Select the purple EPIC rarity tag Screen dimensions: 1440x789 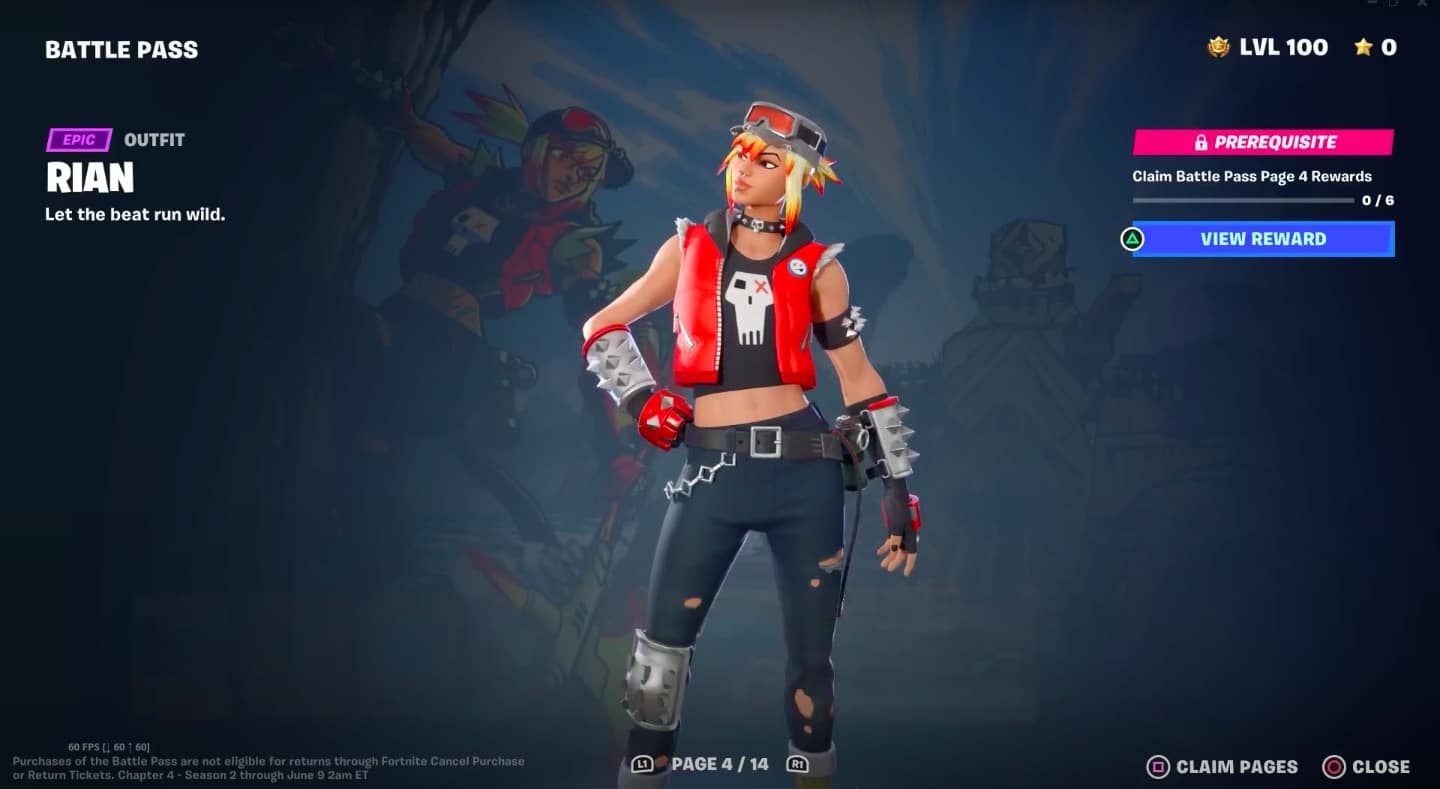(81, 139)
